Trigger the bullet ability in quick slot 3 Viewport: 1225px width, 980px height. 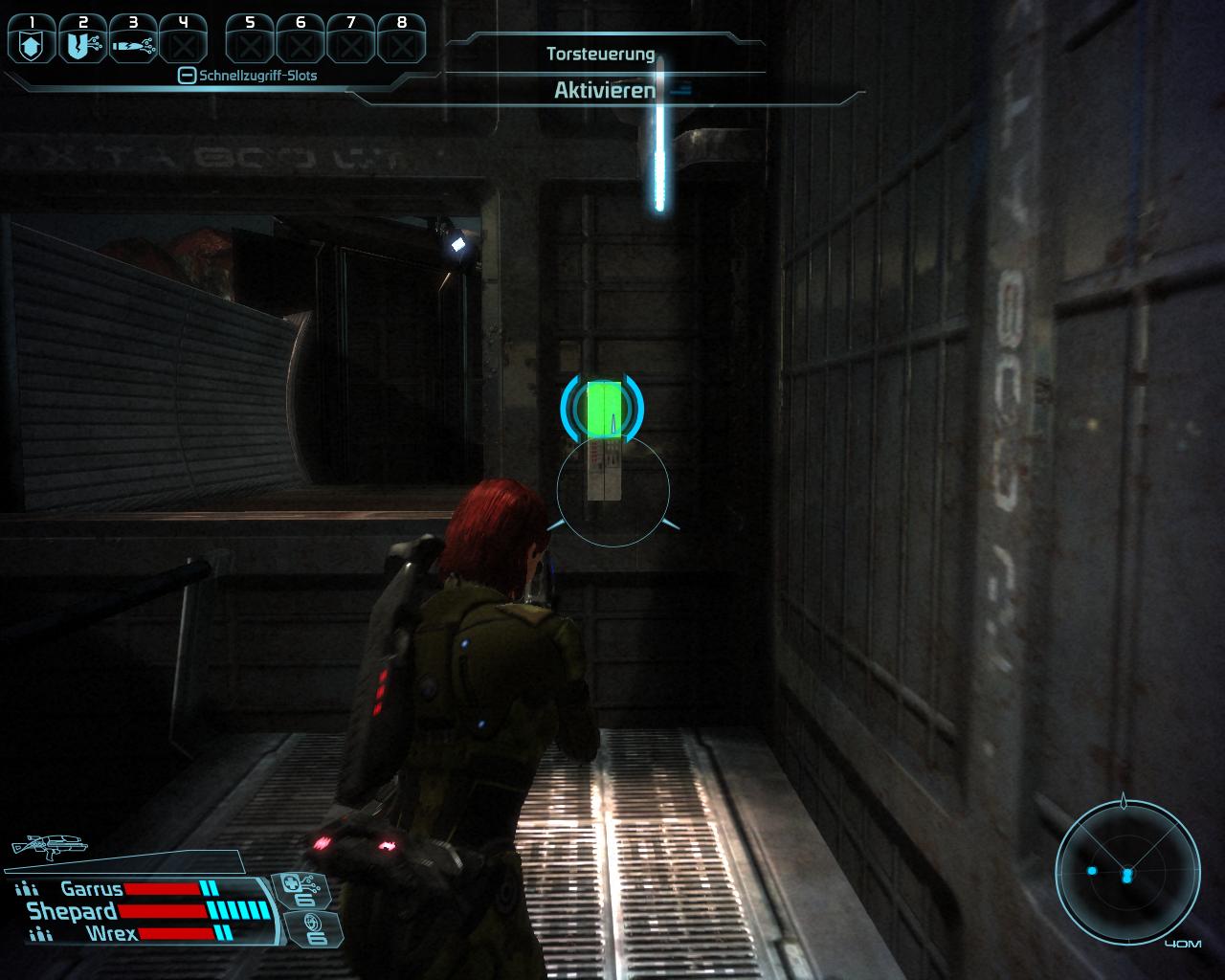pyautogui.click(x=132, y=44)
